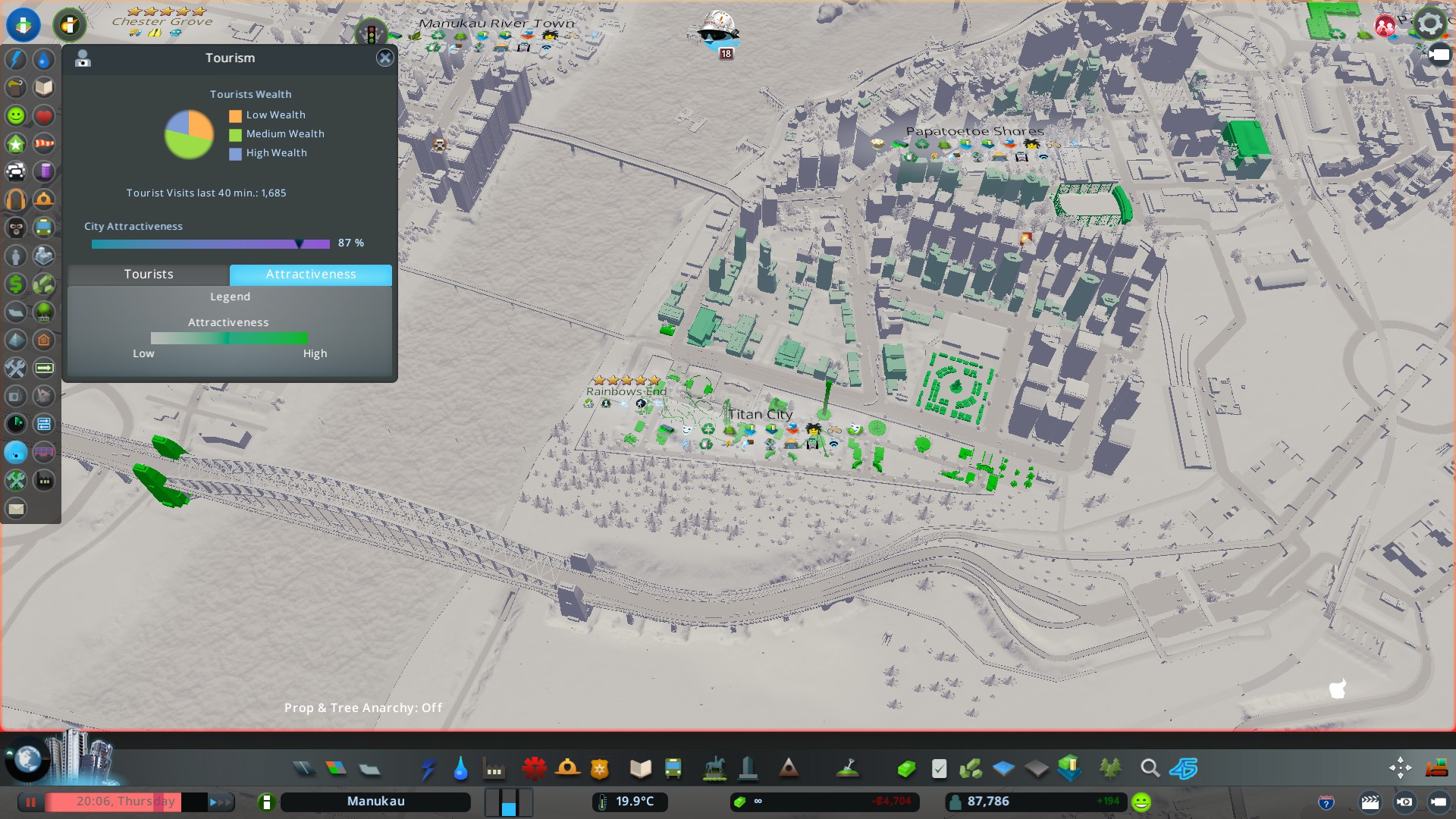
Task: Close the Tourism info panel
Action: coord(385,58)
